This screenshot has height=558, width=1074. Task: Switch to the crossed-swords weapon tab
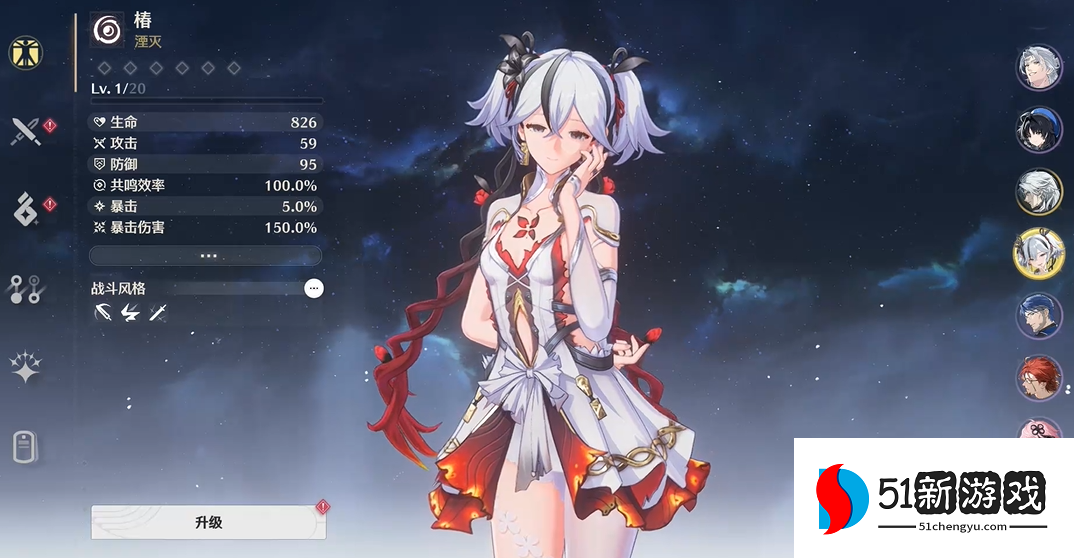point(25,131)
